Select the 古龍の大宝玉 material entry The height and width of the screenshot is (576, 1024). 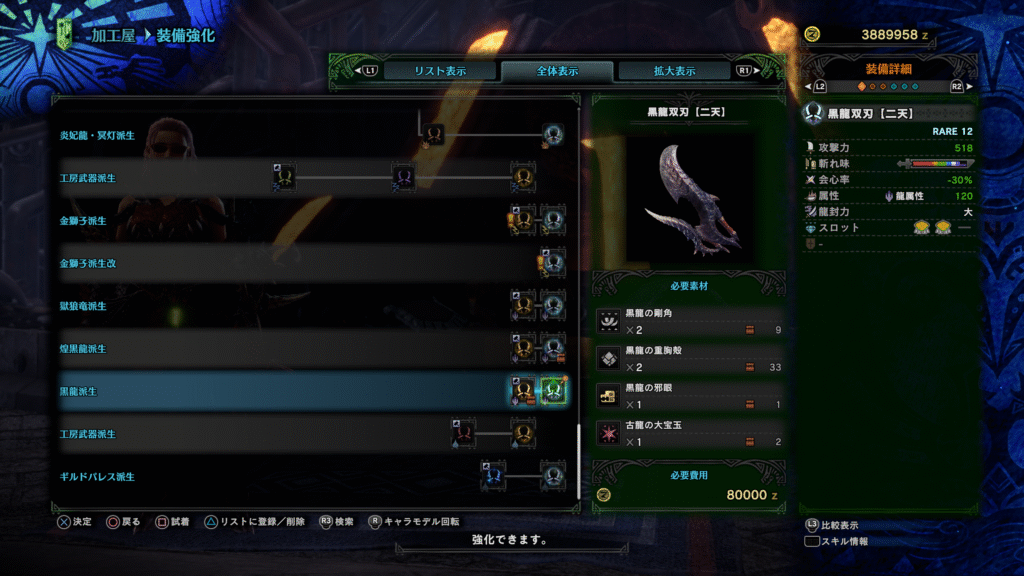tap(690, 433)
